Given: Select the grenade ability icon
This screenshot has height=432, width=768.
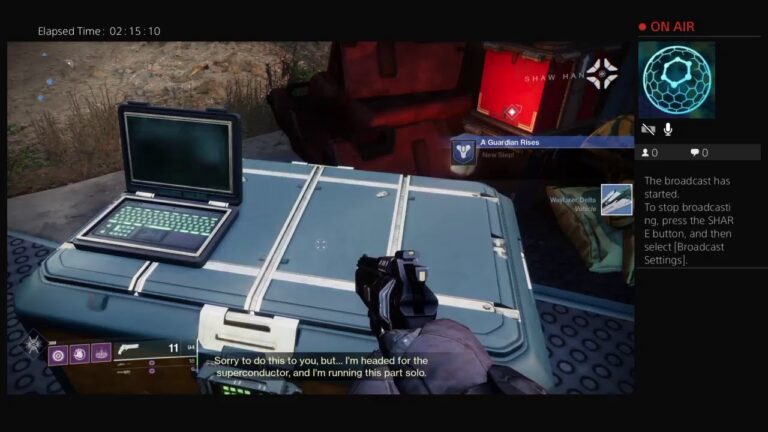Looking at the screenshot, I should tap(57, 354).
